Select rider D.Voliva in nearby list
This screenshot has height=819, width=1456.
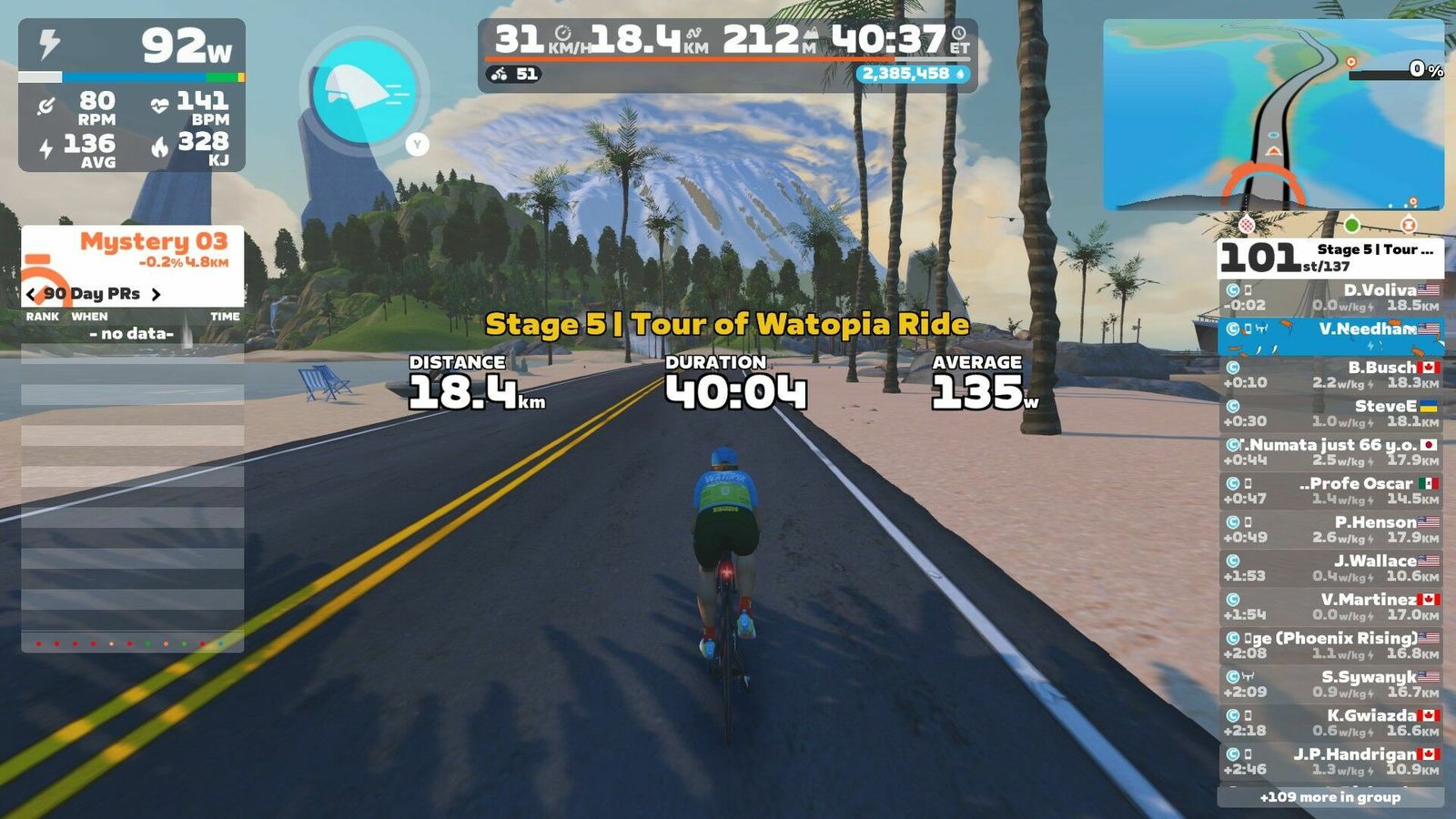click(1330, 298)
